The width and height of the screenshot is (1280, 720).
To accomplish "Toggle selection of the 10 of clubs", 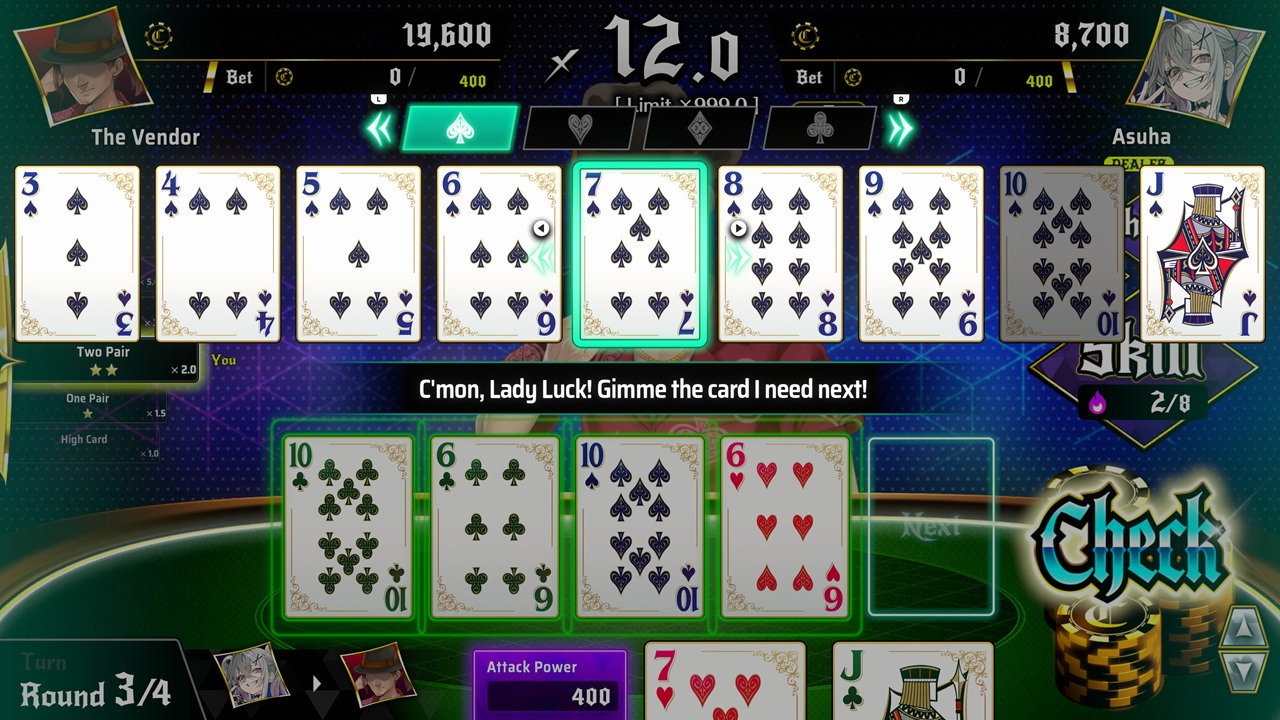I will tap(348, 525).
